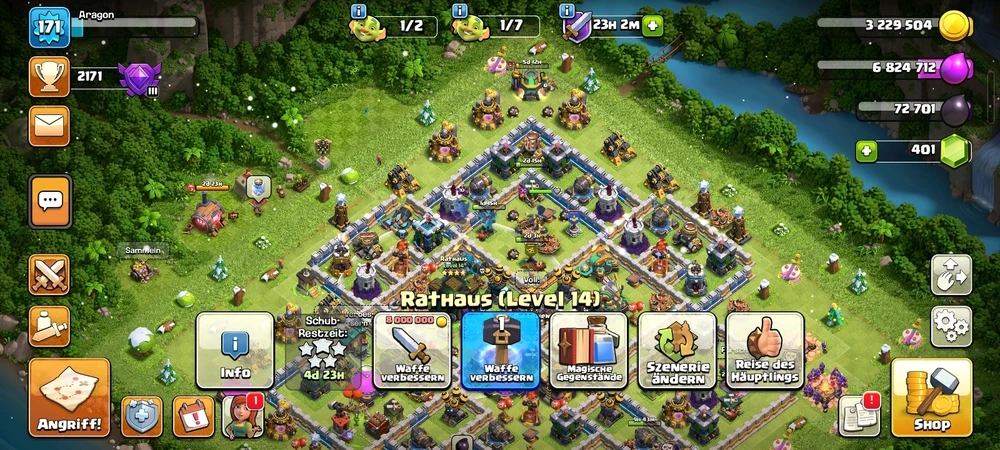Screen dimensions: 1000x450
Task: Choose Waffe verbessern for 8,000,000 gold
Action: [411, 350]
